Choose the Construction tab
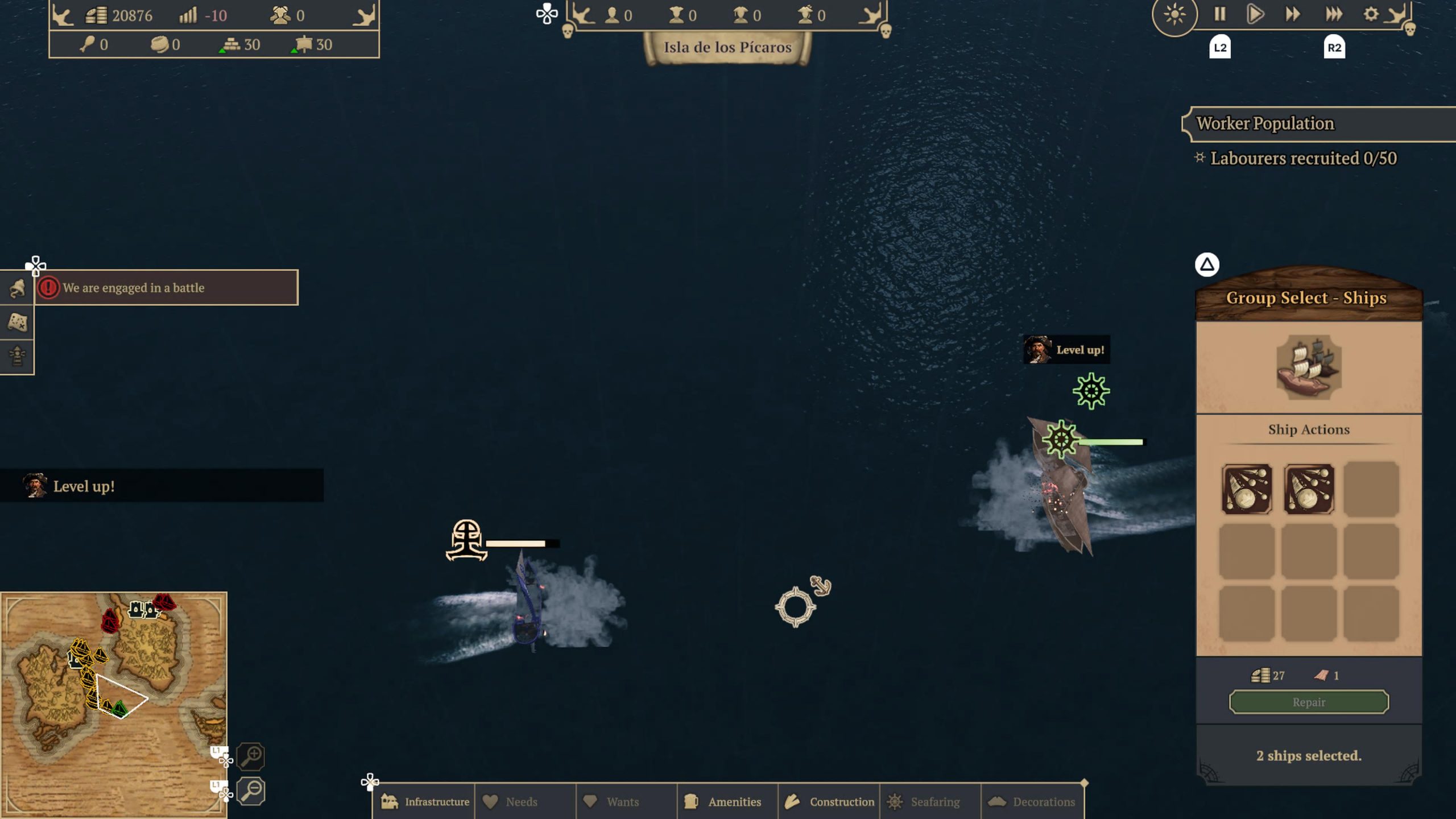The width and height of the screenshot is (1456, 819). (829, 801)
